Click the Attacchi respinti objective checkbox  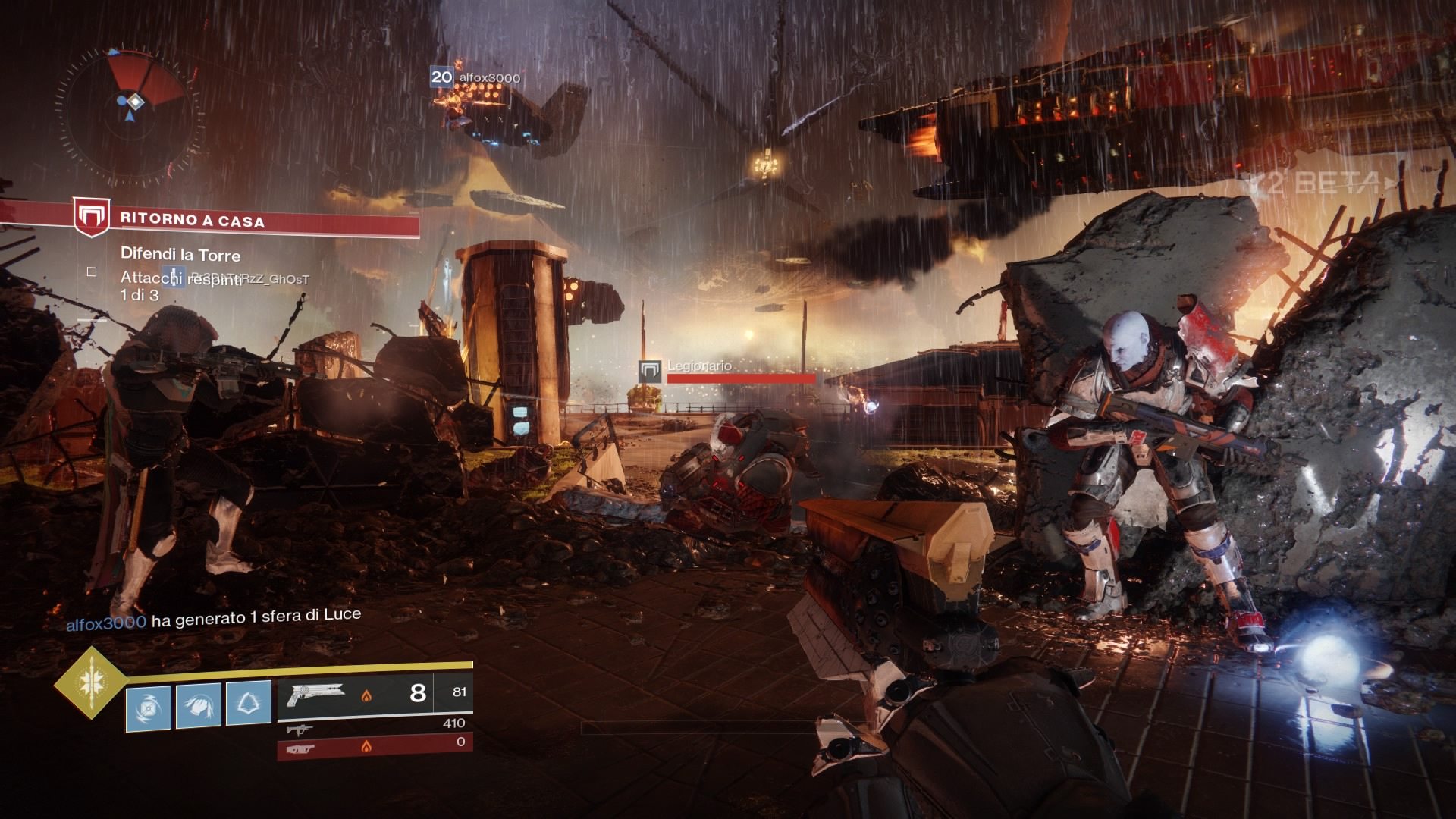[92, 271]
